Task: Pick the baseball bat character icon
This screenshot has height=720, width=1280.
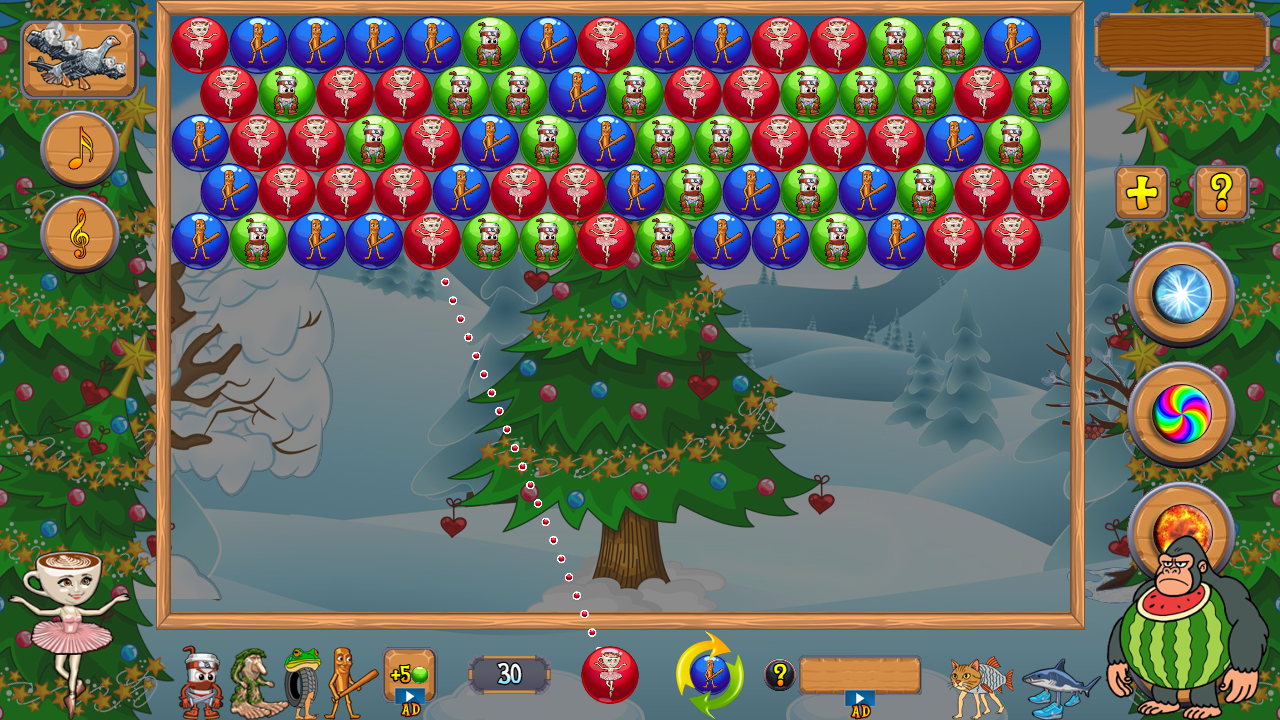Action: pos(342,681)
